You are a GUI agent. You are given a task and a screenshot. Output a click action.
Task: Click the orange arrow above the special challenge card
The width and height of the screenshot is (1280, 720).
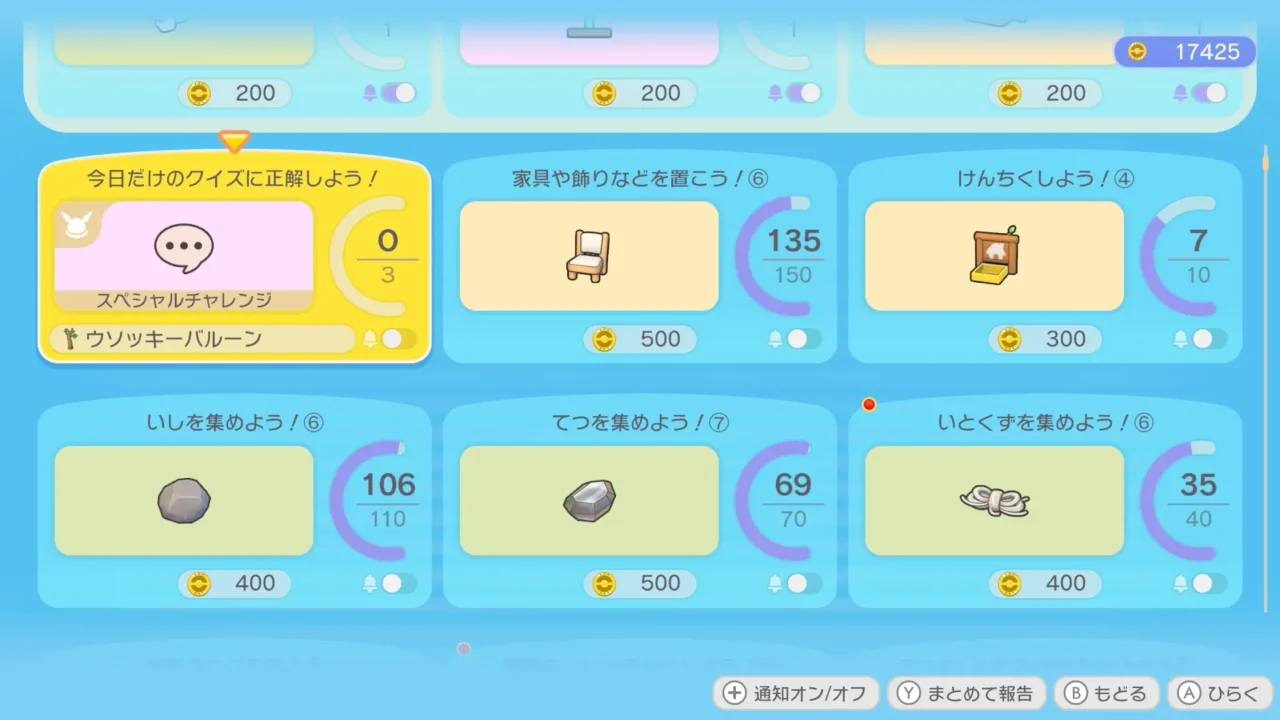234,143
